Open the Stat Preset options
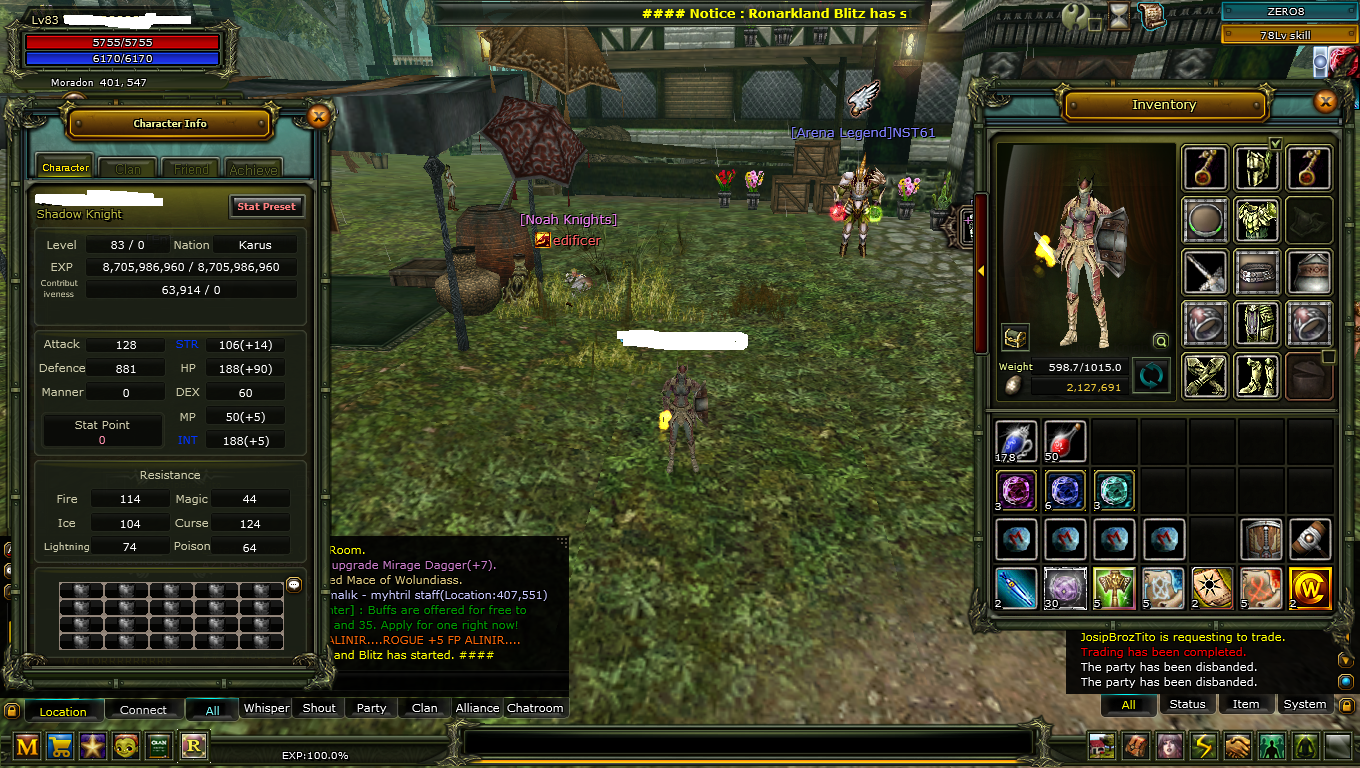This screenshot has width=1360, height=768. tap(266, 206)
